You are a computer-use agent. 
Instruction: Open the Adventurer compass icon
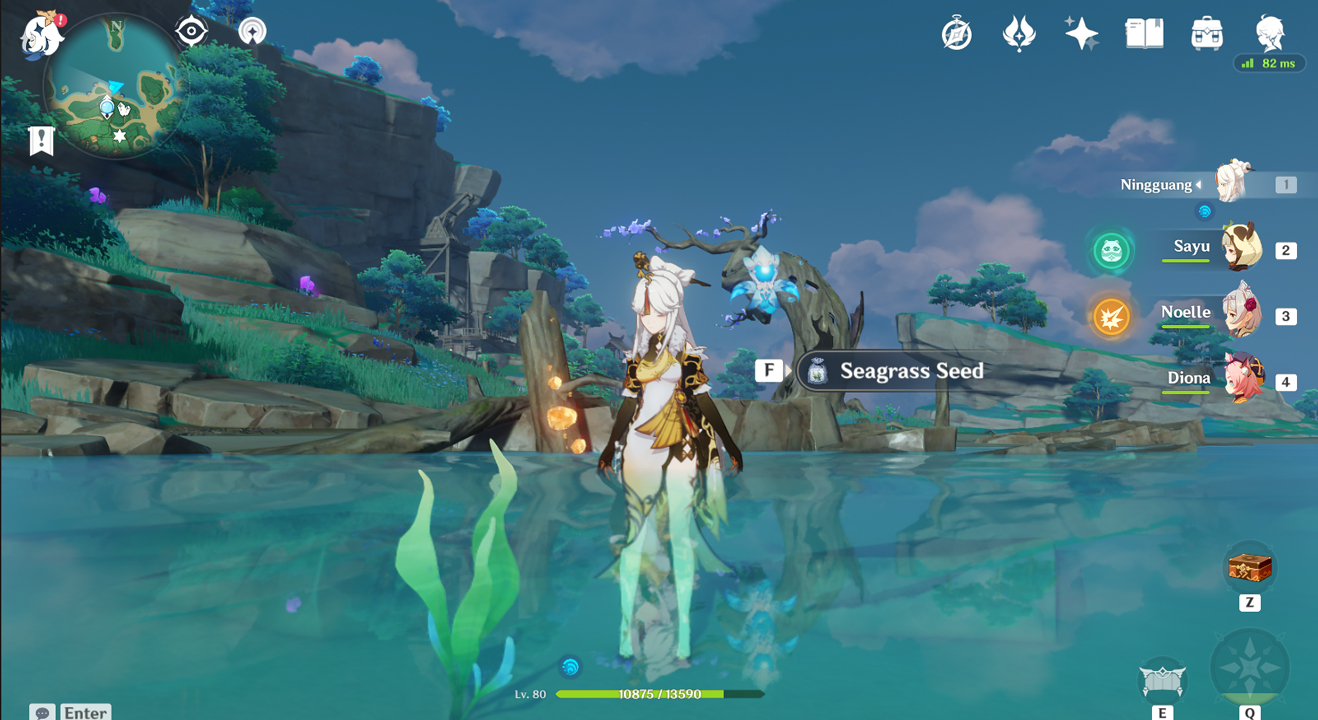[957, 34]
